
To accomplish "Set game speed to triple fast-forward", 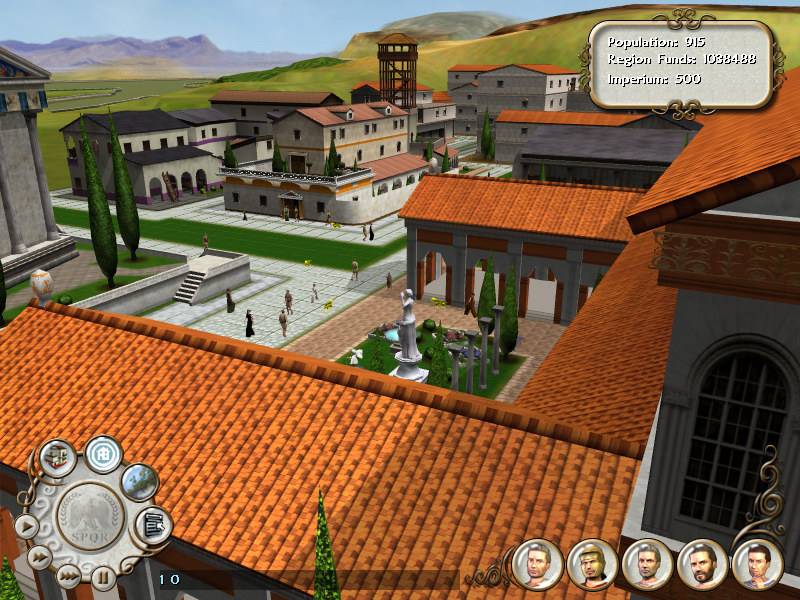I will coord(67,575).
